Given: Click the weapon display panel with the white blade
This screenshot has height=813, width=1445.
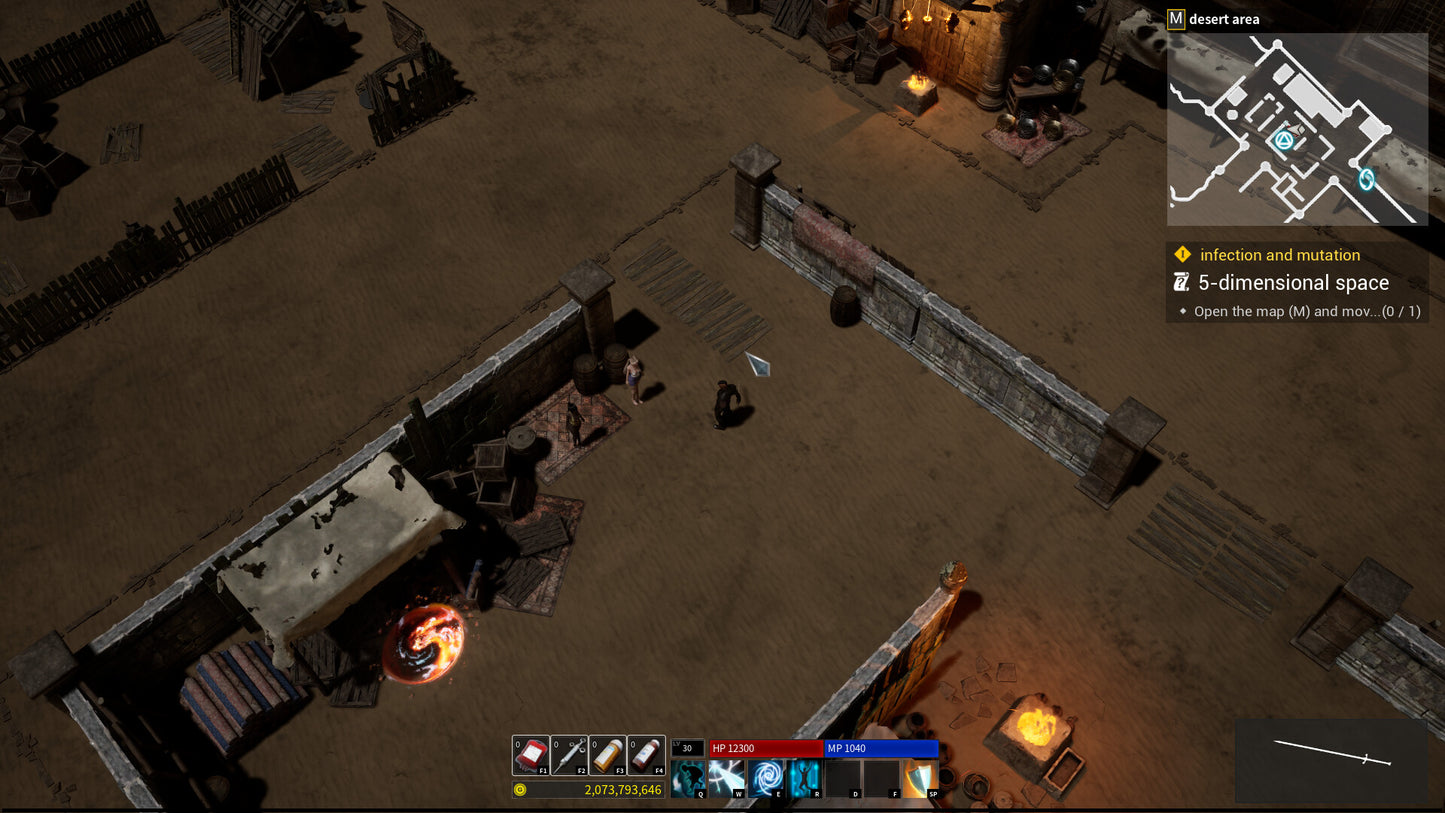Looking at the screenshot, I should pyautogui.click(x=1331, y=760).
